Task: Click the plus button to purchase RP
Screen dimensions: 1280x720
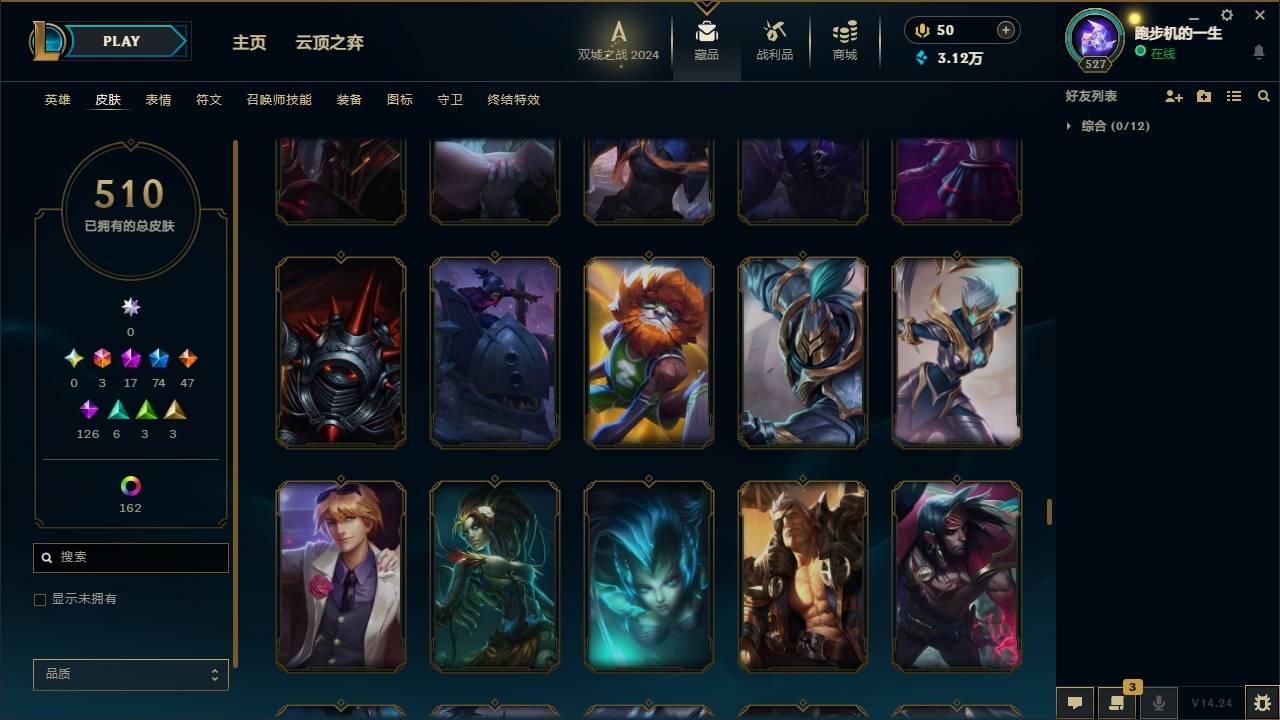Action: [1005, 29]
